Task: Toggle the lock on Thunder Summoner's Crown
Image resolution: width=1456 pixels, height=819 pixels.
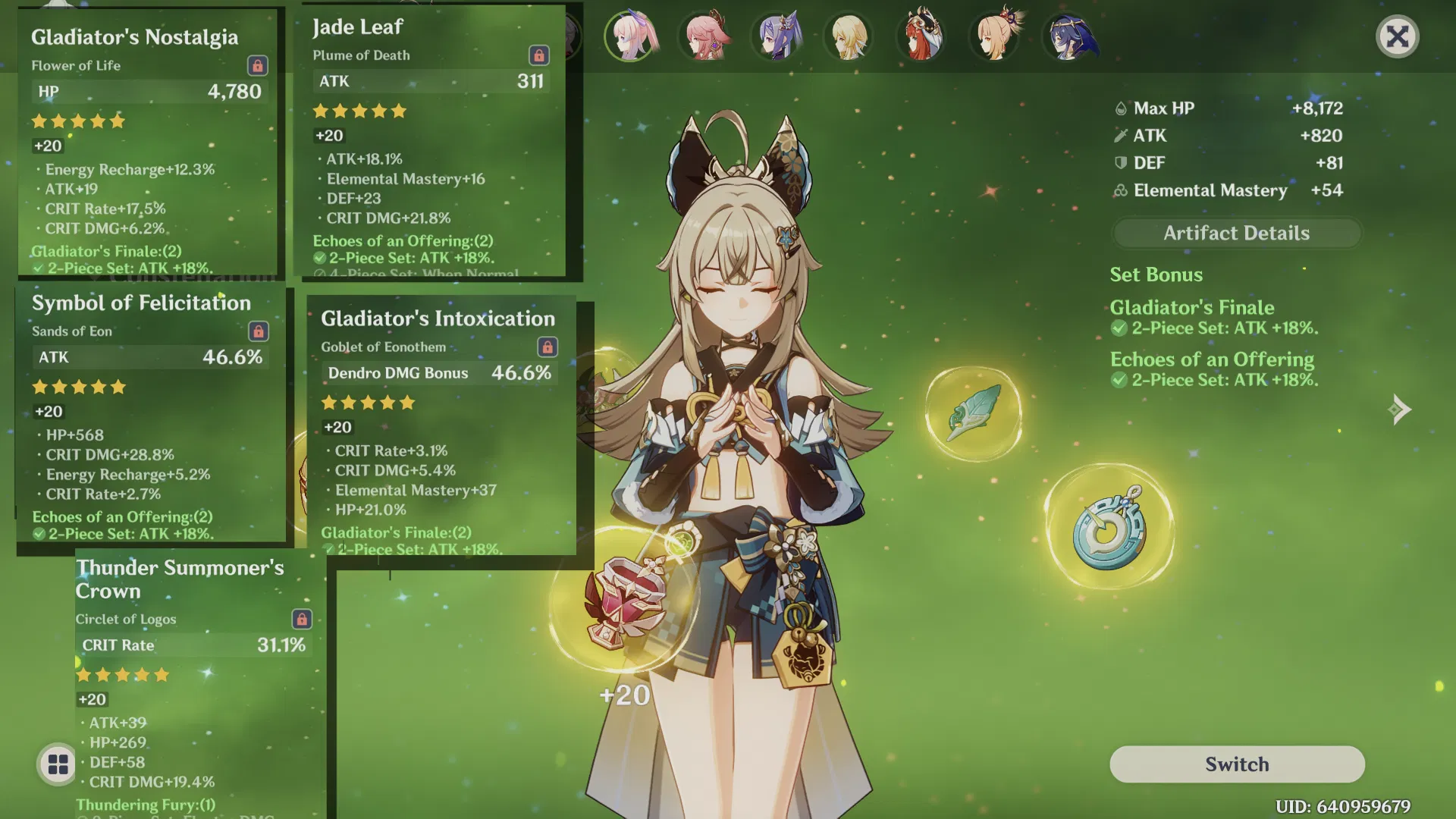Action: [x=303, y=619]
